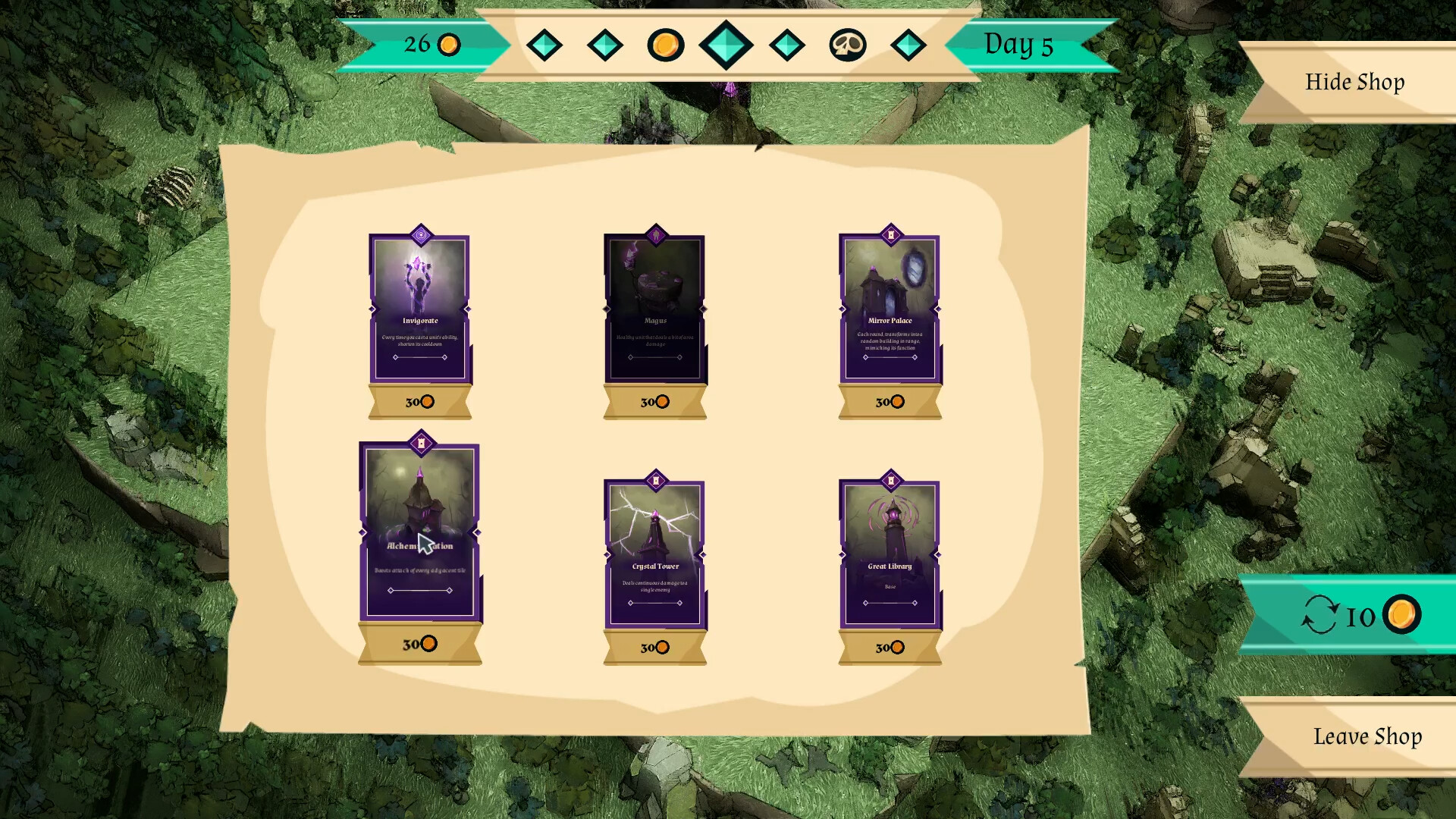Image resolution: width=1456 pixels, height=819 pixels.
Task: Purchase the Crystal Tower card
Action: (654, 648)
